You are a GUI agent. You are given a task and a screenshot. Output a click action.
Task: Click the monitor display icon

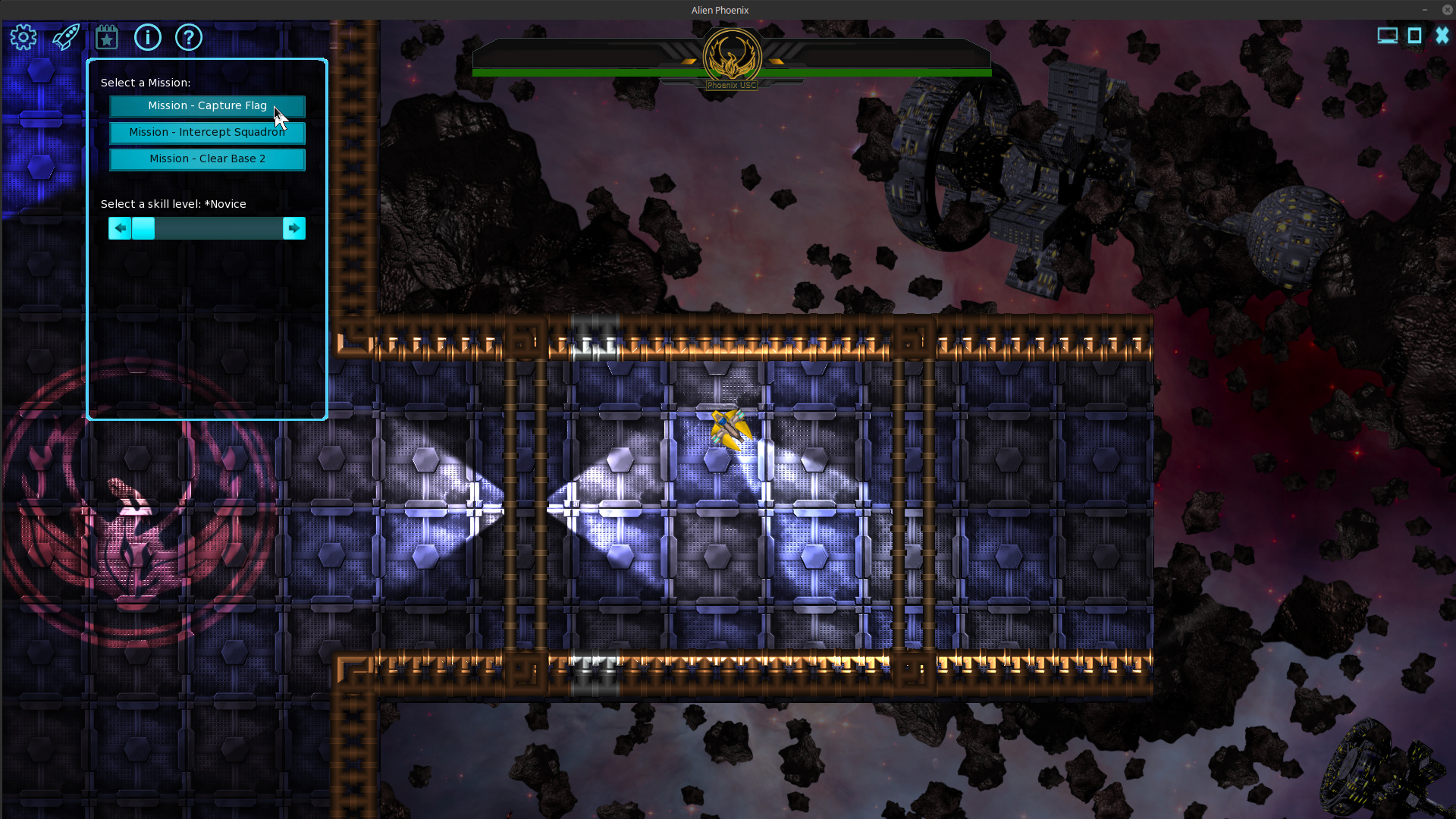point(1387,36)
